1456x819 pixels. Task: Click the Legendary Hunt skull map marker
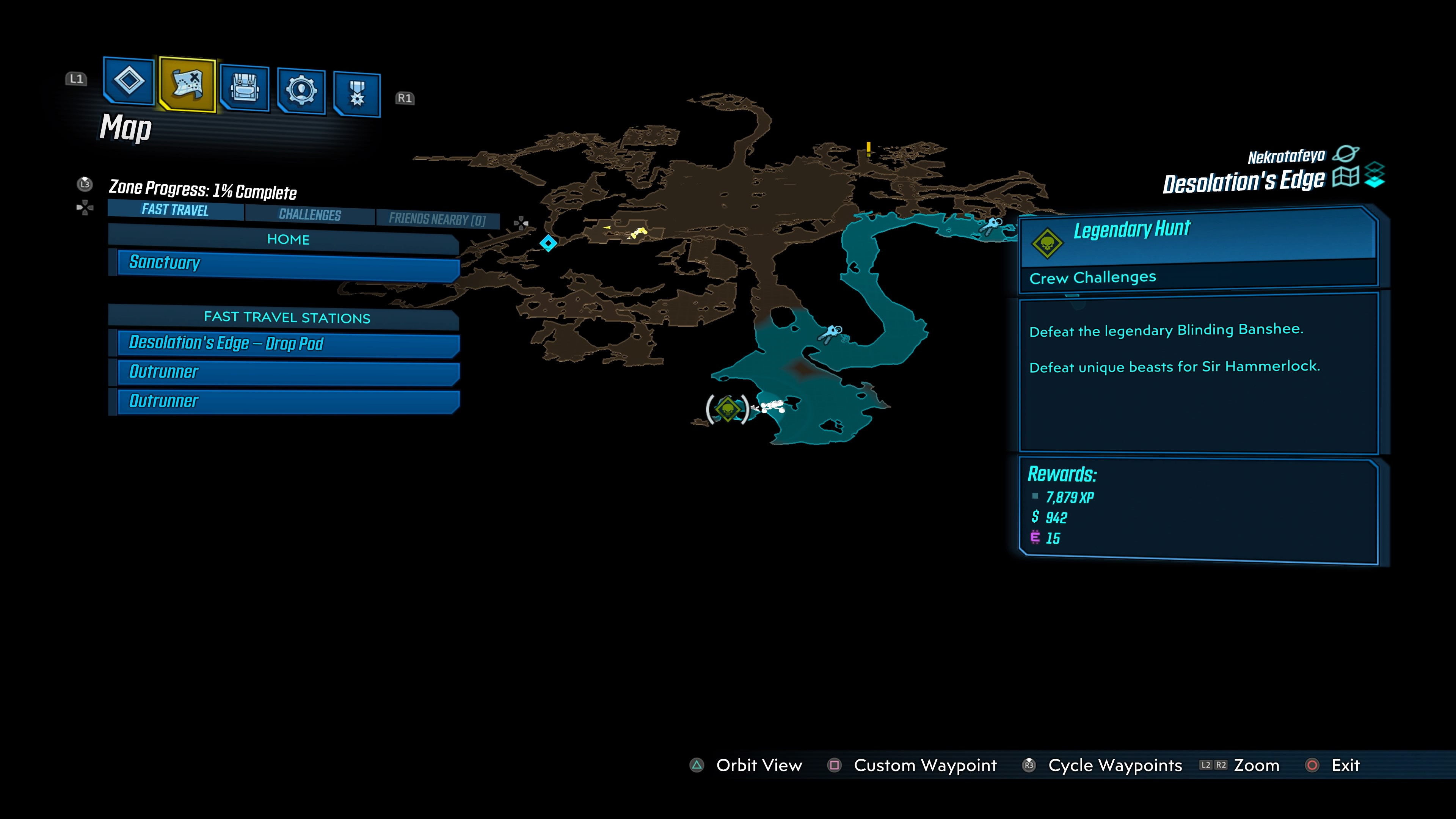728,408
